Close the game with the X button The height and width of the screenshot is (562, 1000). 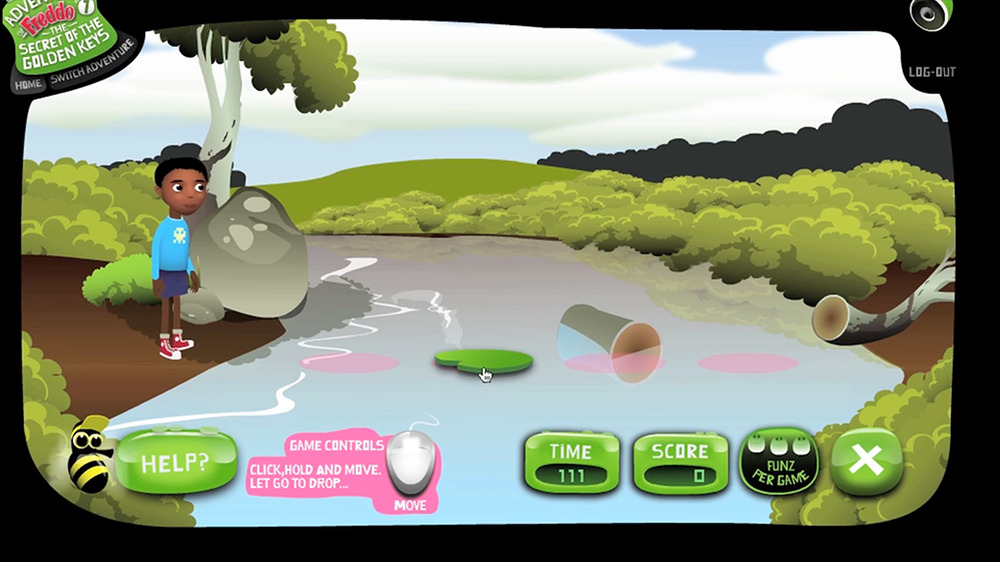pyautogui.click(x=866, y=461)
